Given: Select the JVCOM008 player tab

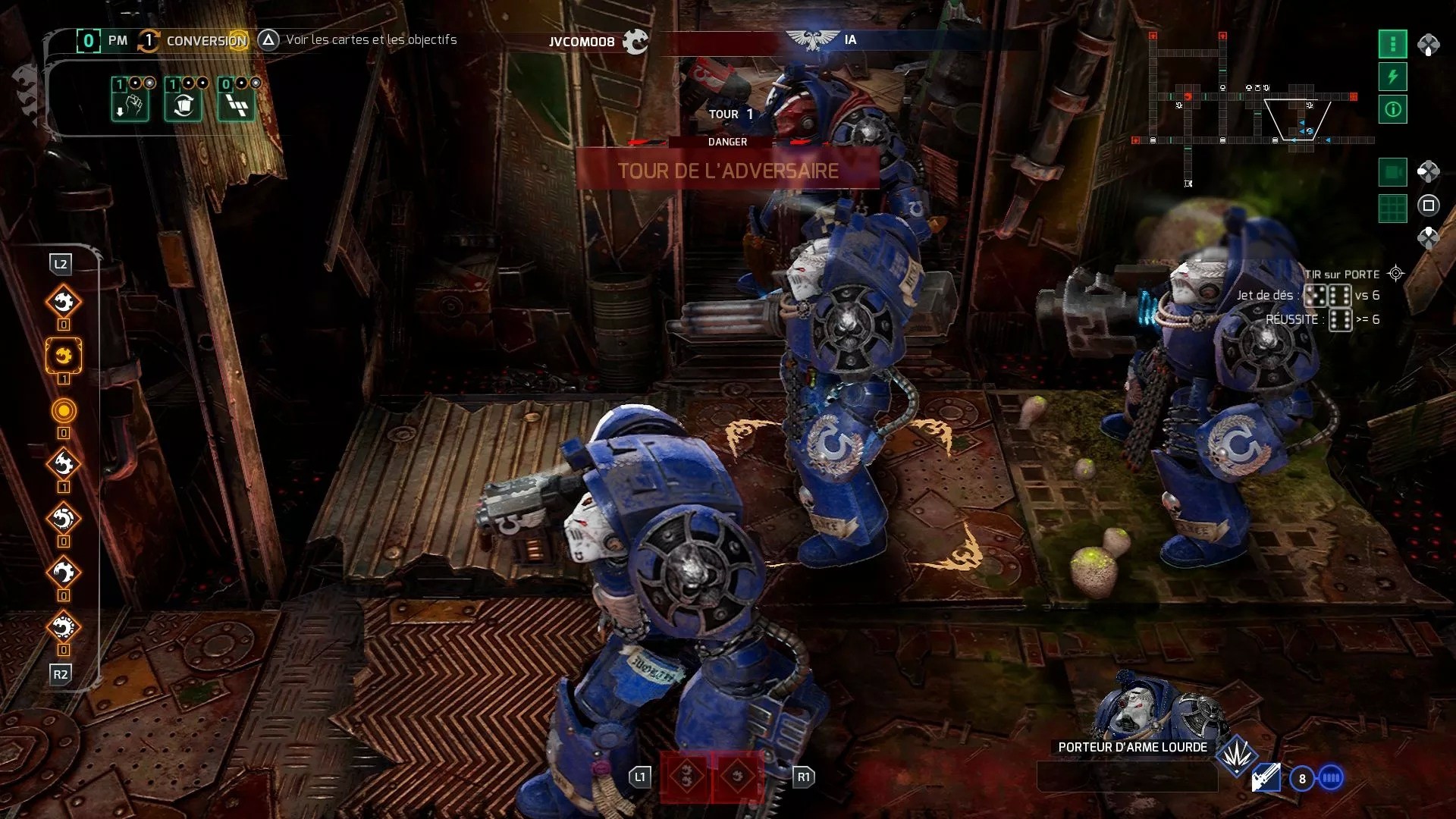Looking at the screenshot, I should [581, 42].
